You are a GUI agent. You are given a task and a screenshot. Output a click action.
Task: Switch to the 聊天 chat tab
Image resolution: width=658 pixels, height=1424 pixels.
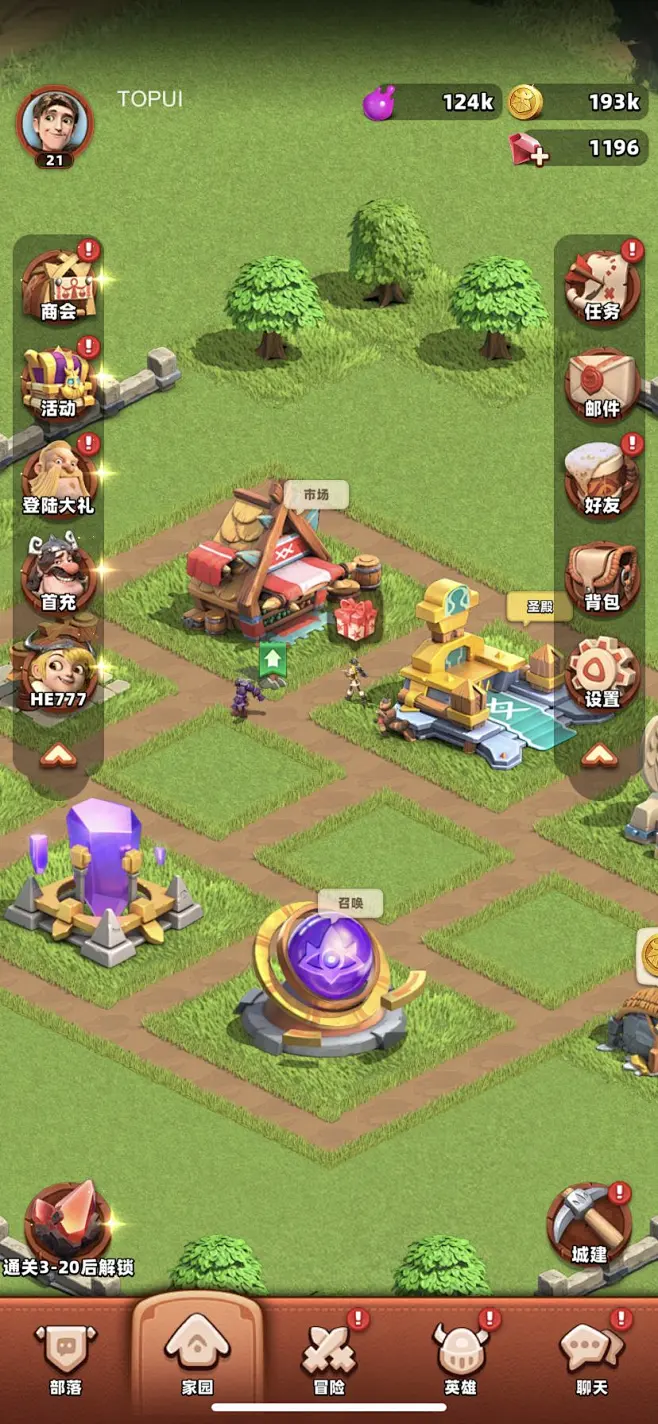[592, 1359]
